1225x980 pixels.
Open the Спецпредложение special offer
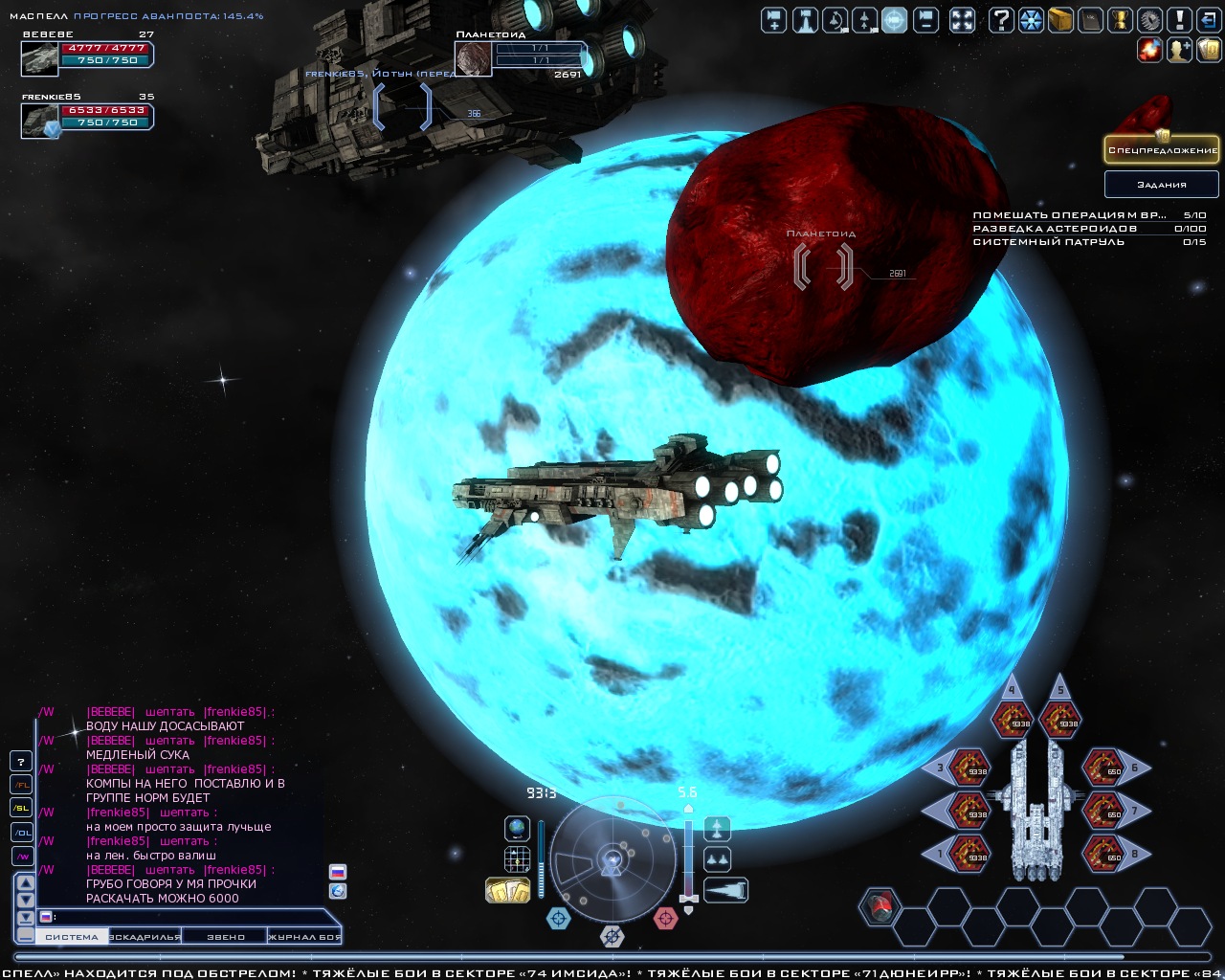(x=1162, y=150)
